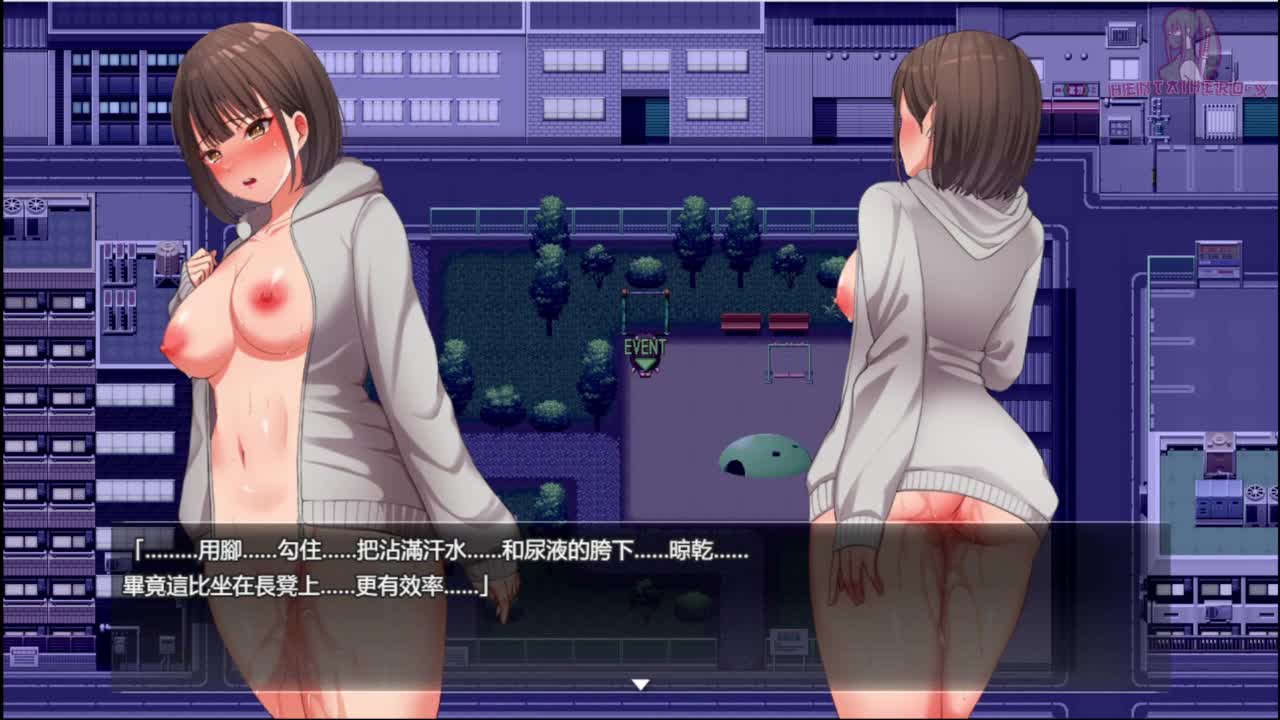The image size is (1280, 720).
Task: Click the dialogue continue arrow
Action: 640,684
